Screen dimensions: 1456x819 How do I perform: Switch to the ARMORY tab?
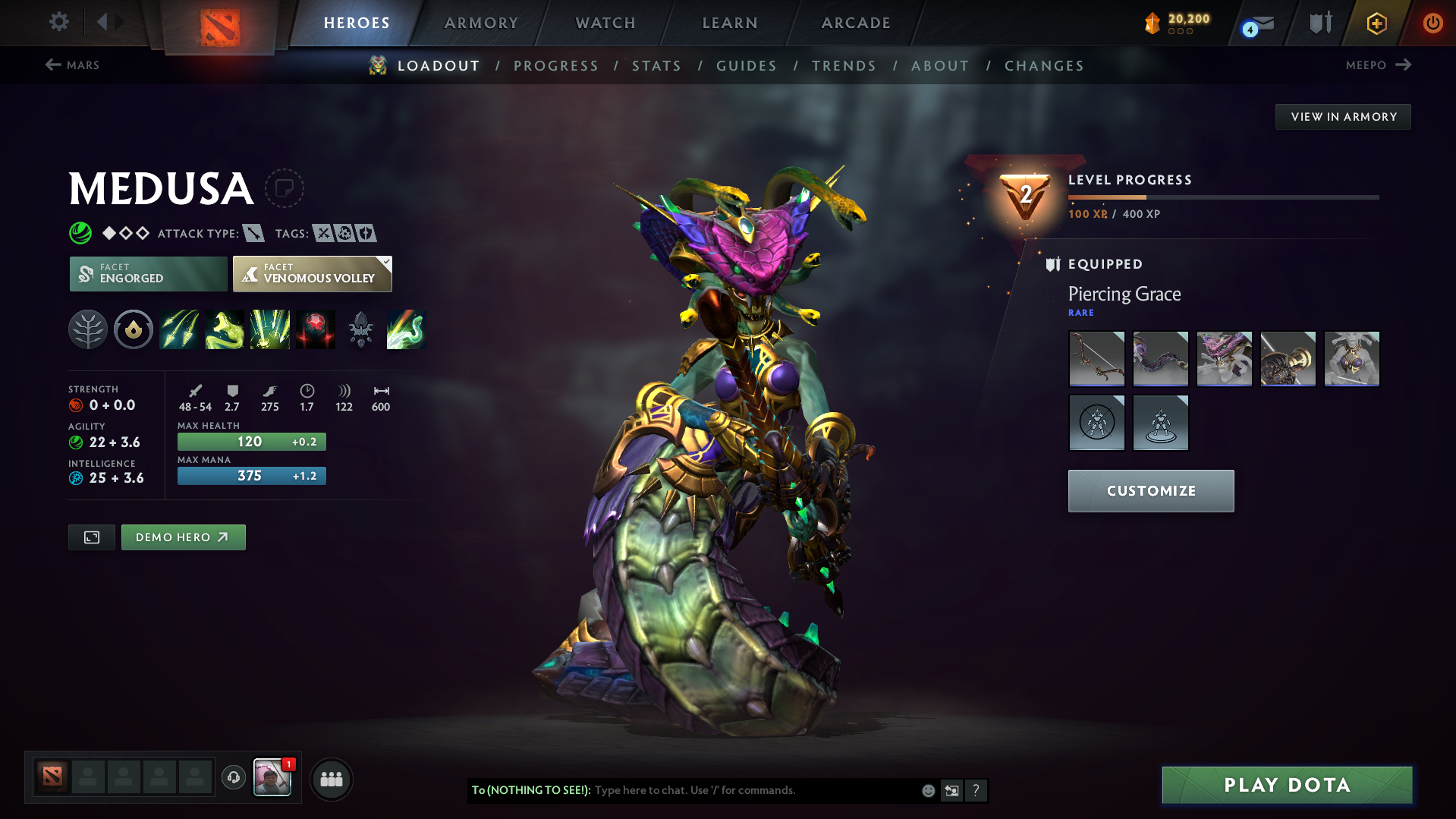(x=482, y=22)
